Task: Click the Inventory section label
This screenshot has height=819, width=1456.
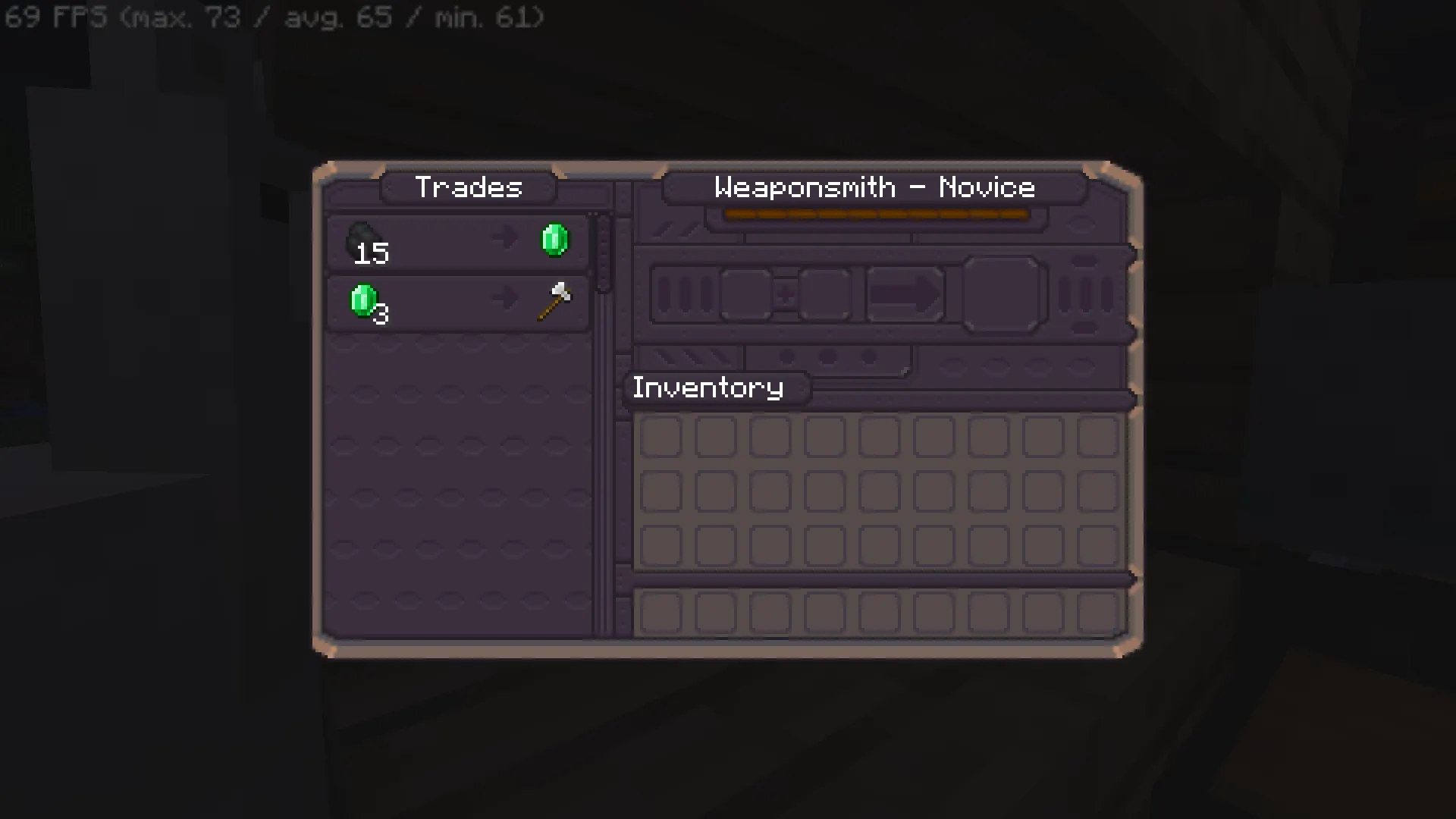Action: 708,388
